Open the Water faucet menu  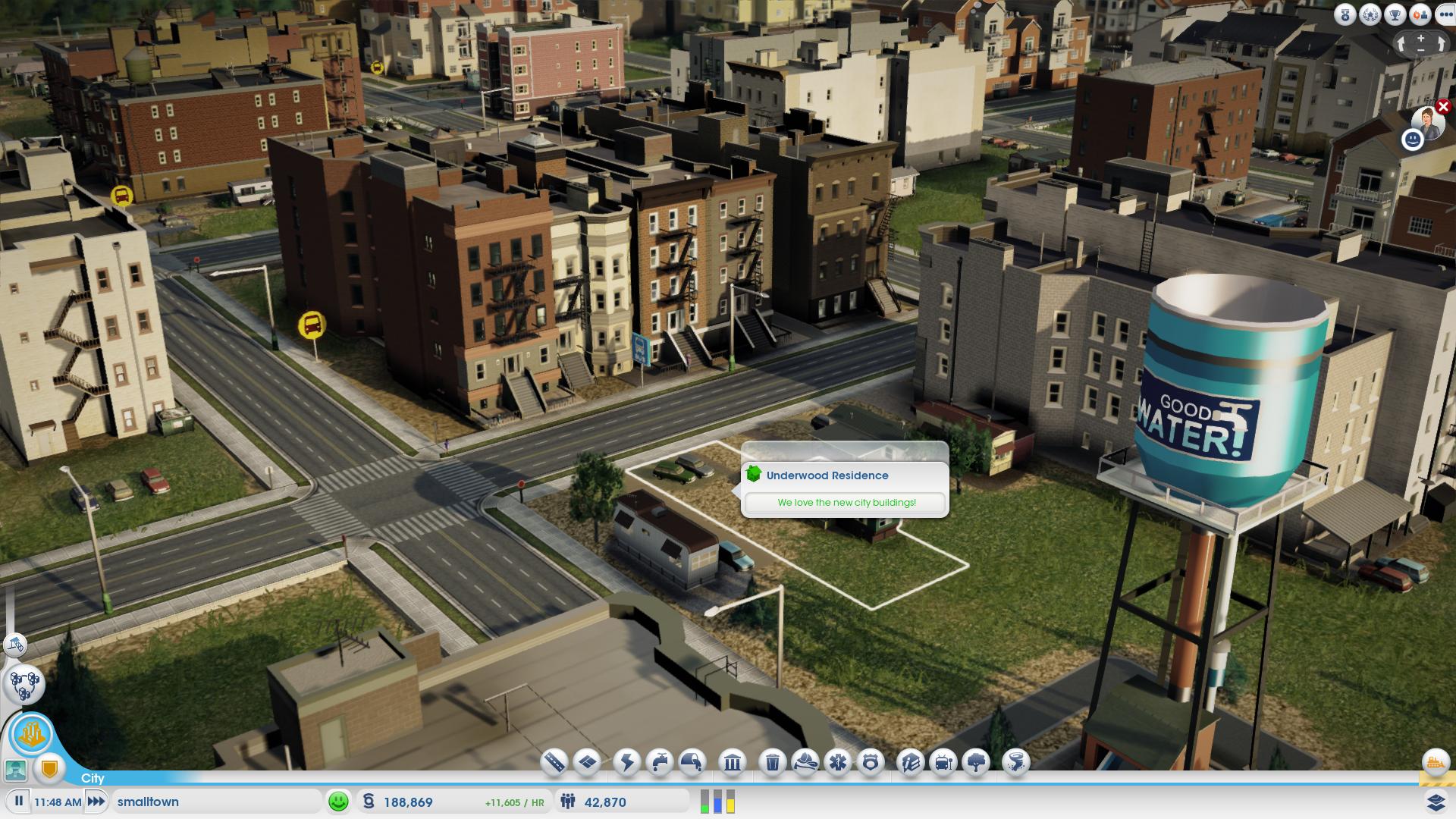point(661,761)
